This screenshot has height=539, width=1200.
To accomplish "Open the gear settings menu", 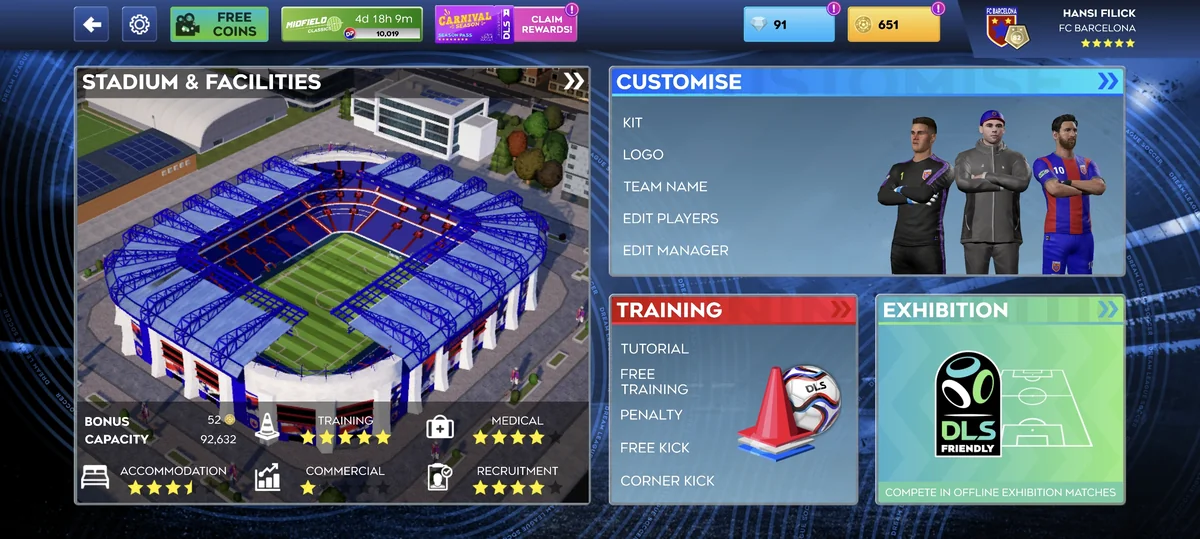I will pos(140,24).
